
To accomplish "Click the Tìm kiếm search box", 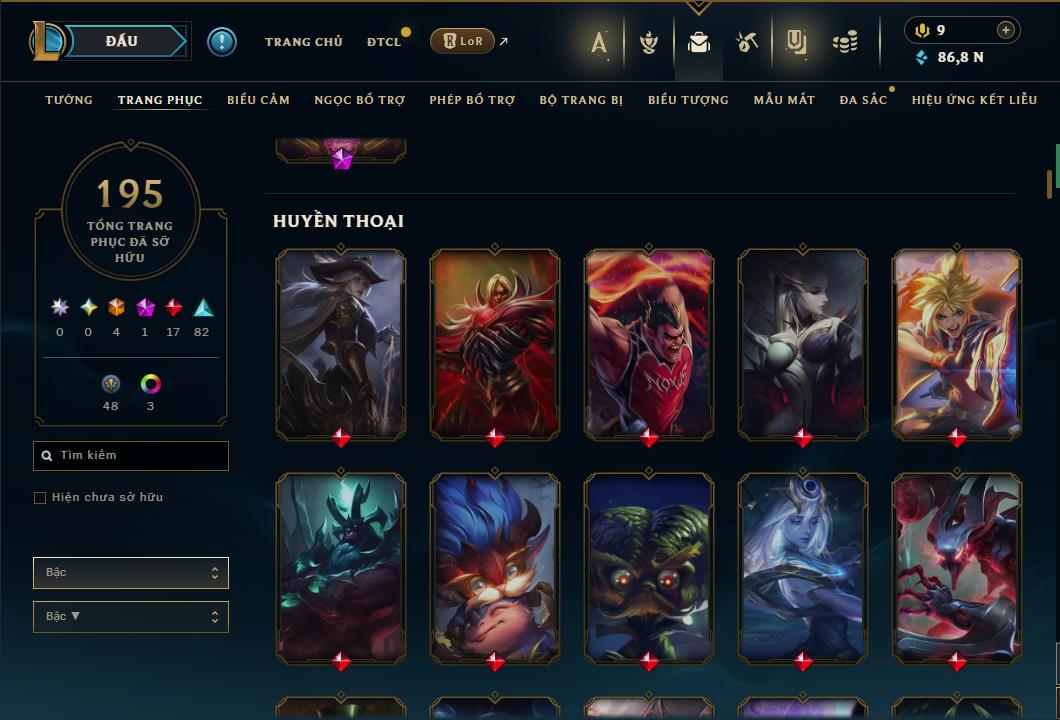I will tap(131, 456).
